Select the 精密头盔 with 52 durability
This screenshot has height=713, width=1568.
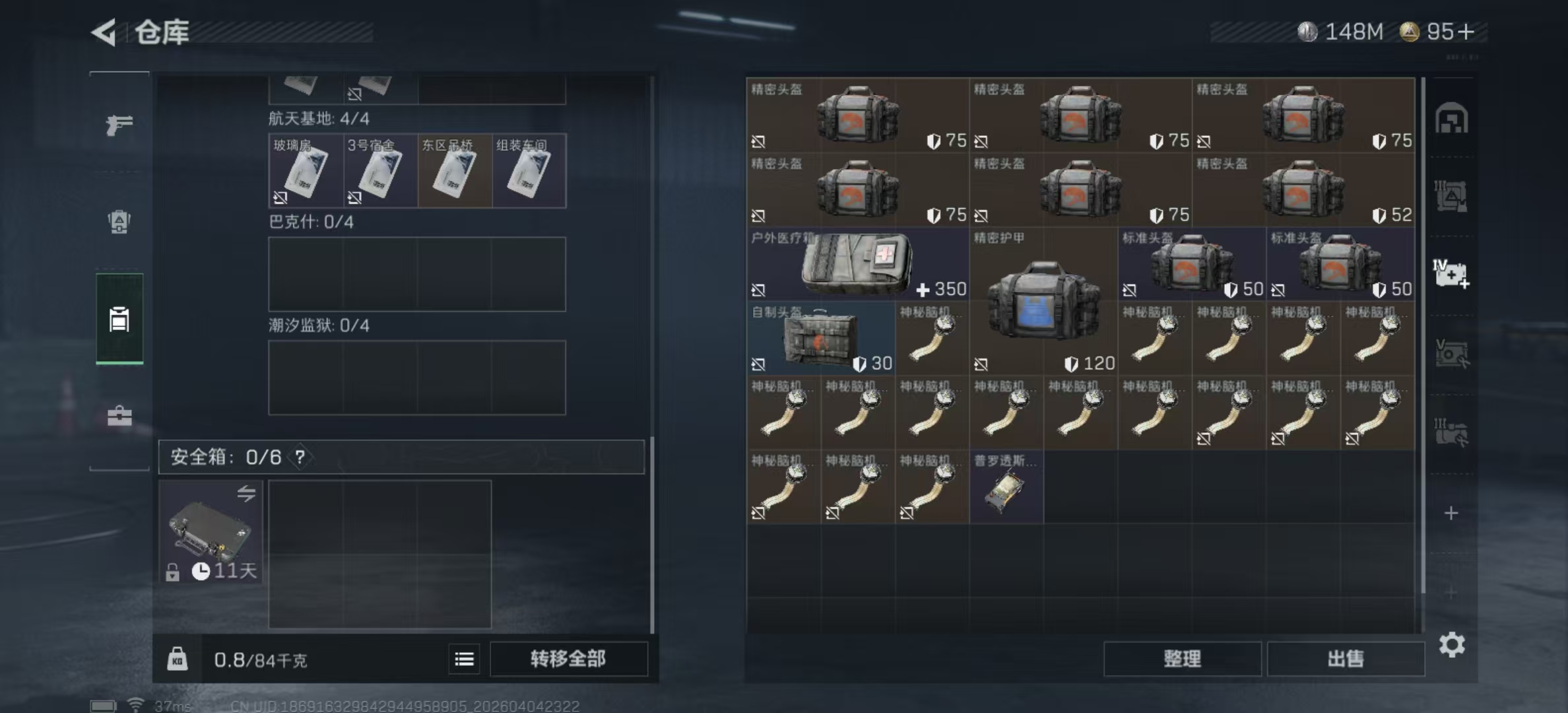[1303, 190]
